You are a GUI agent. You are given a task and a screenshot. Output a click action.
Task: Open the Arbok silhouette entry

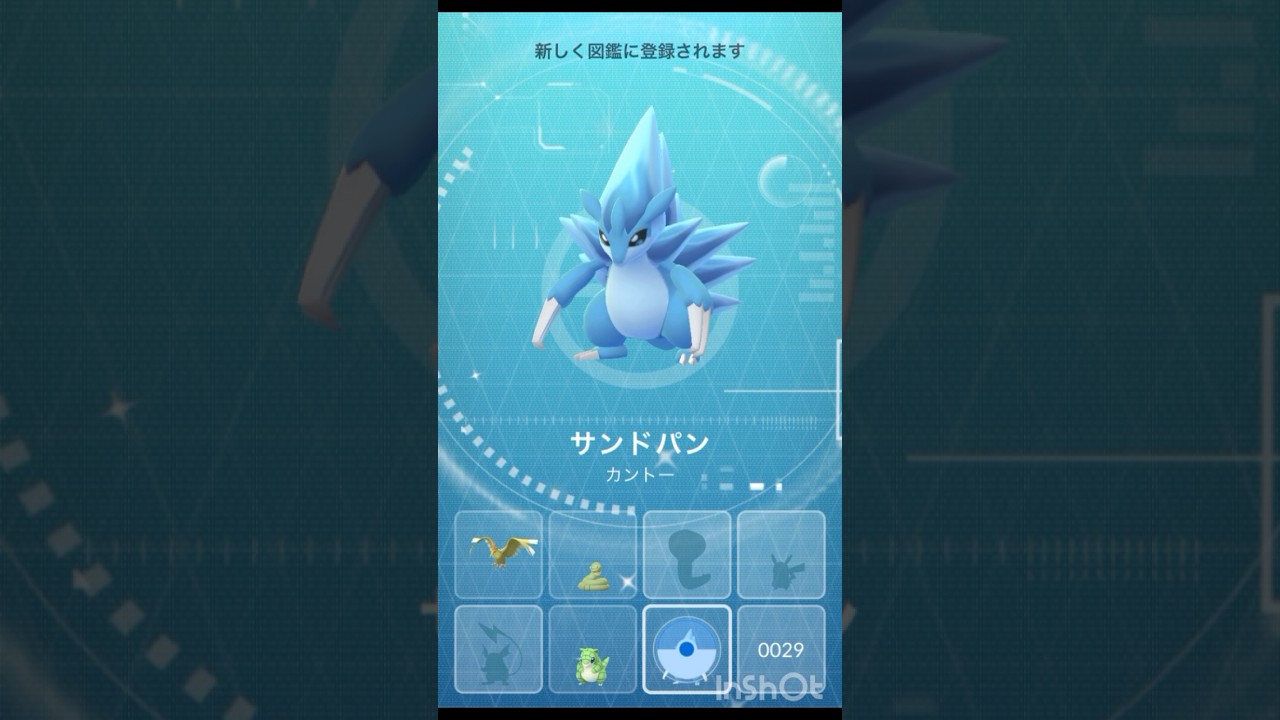pyautogui.click(x=686, y=555)
